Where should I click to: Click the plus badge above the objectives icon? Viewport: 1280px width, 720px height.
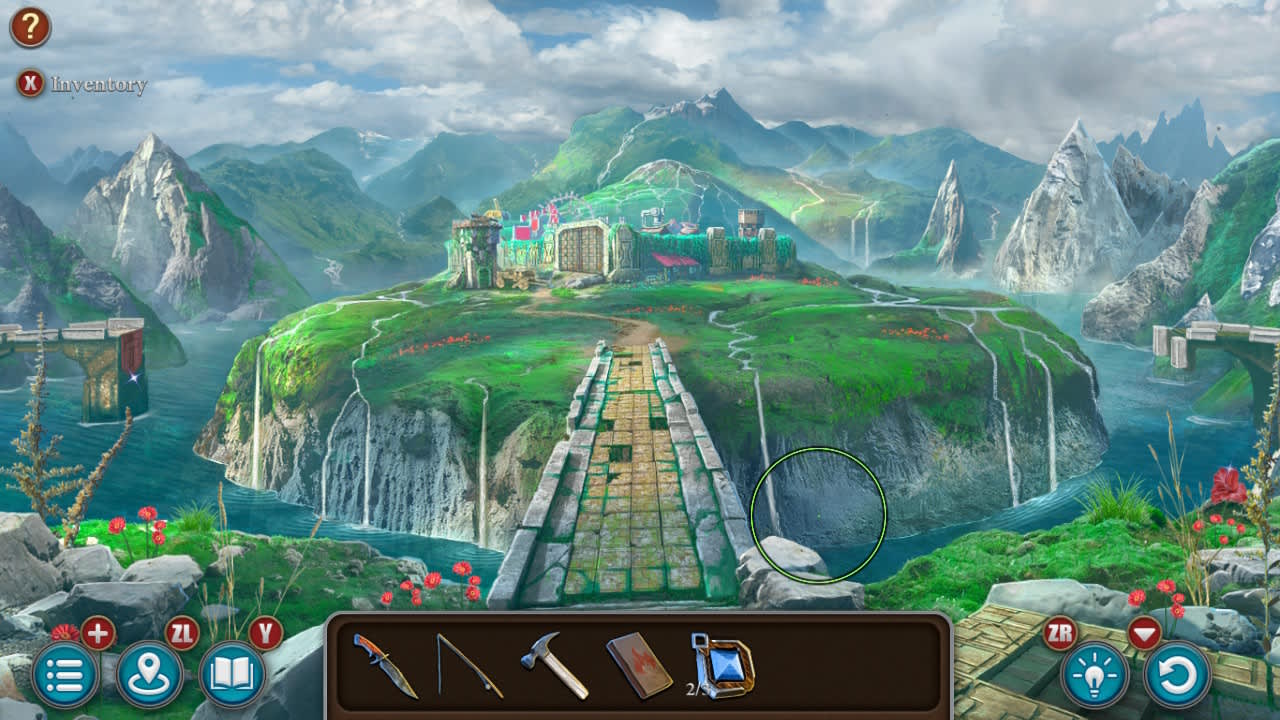point(97,633)
